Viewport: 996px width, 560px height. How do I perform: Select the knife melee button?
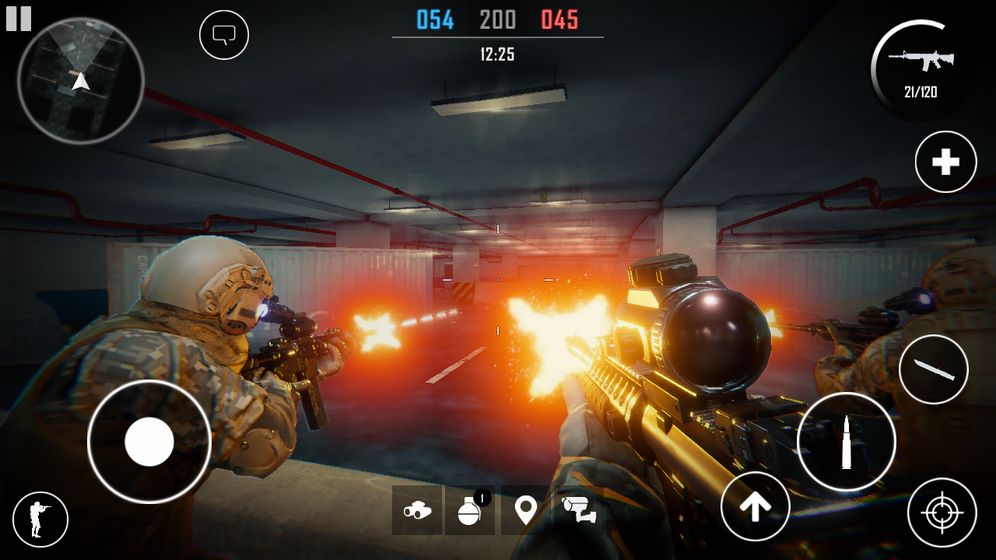pyautogui.click(x=933, y=369)
